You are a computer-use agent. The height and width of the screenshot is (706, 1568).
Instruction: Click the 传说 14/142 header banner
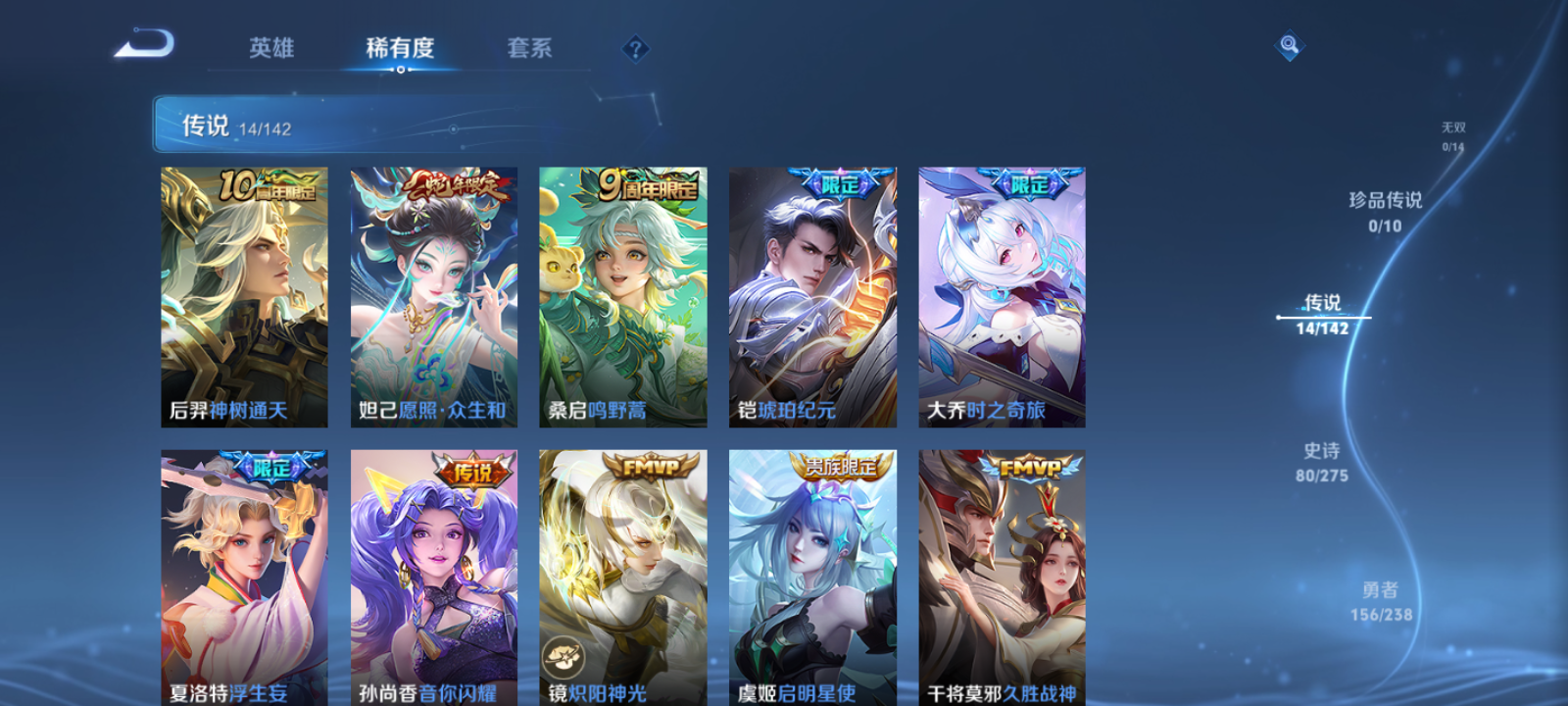click(x=235, y=126)
